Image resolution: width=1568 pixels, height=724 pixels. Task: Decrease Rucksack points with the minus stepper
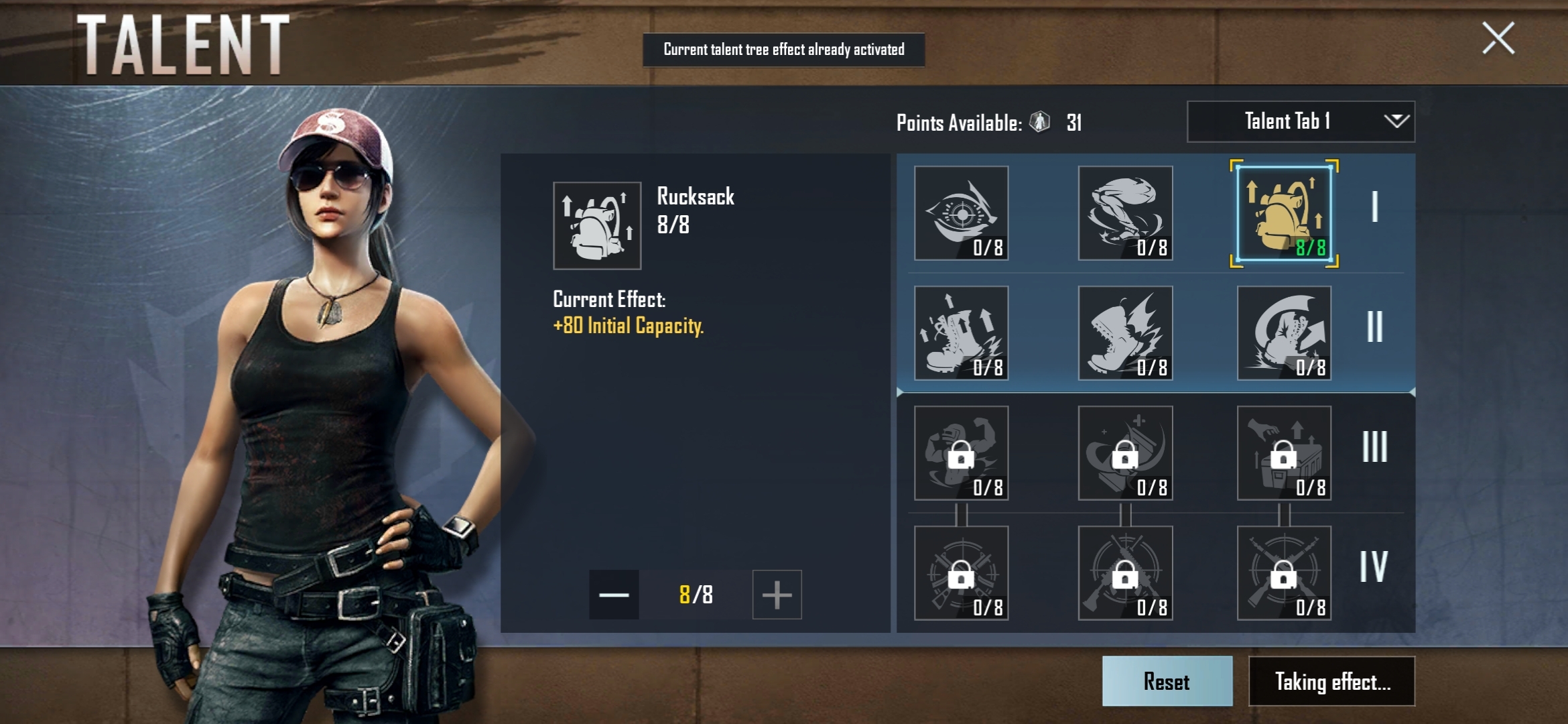pyautogui.click(x=614, y=595)
